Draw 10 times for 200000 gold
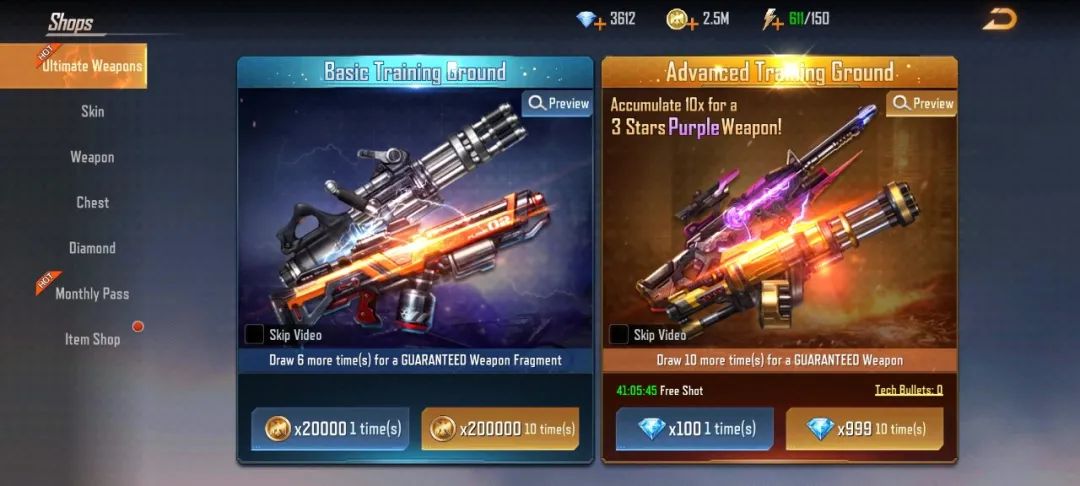 [500, 429]
